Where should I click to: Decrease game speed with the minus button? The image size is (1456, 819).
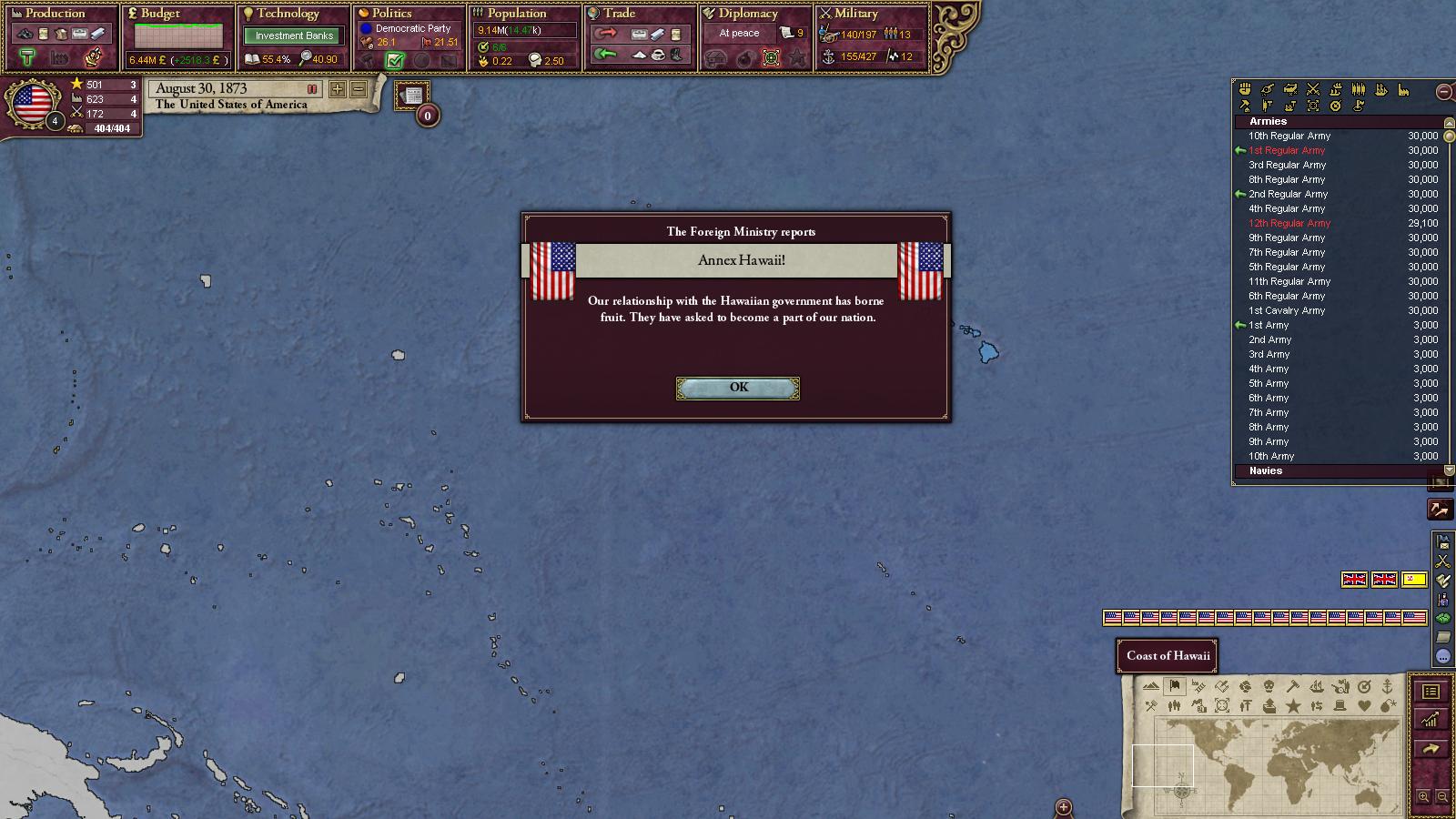point(359,89)
